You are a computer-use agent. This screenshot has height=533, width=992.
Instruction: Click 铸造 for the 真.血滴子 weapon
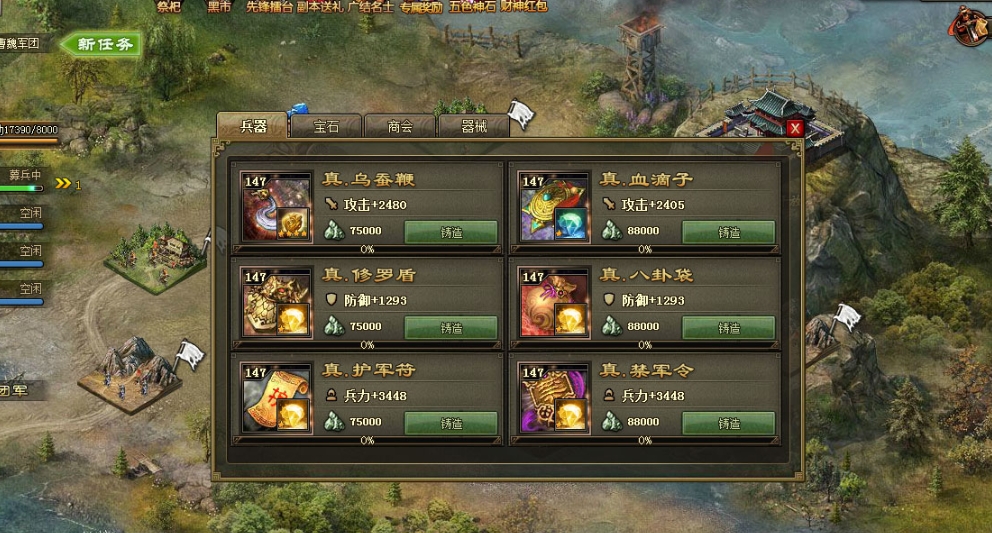tap(729, 232)
